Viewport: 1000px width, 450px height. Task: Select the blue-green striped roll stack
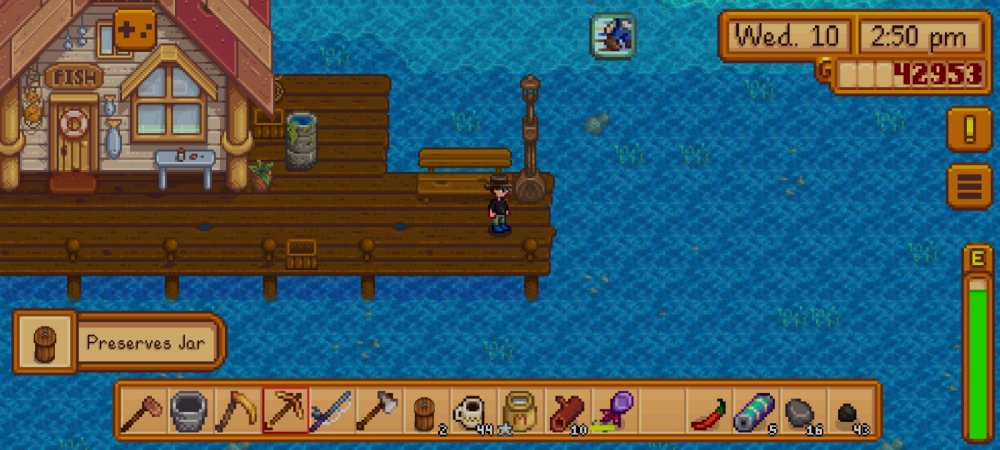[755, 410]
